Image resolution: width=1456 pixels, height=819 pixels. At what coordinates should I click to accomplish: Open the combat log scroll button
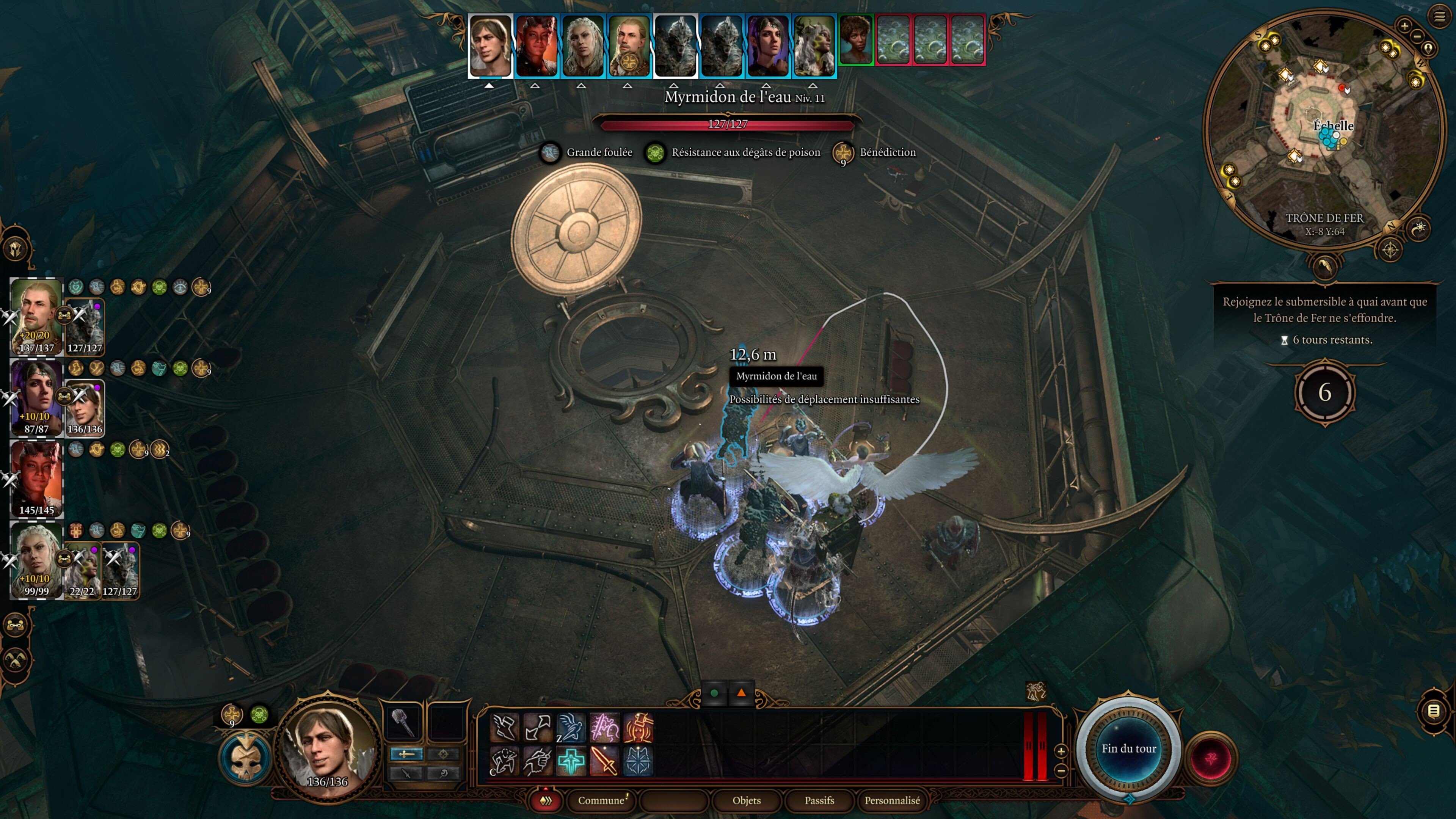[1434, 711]
